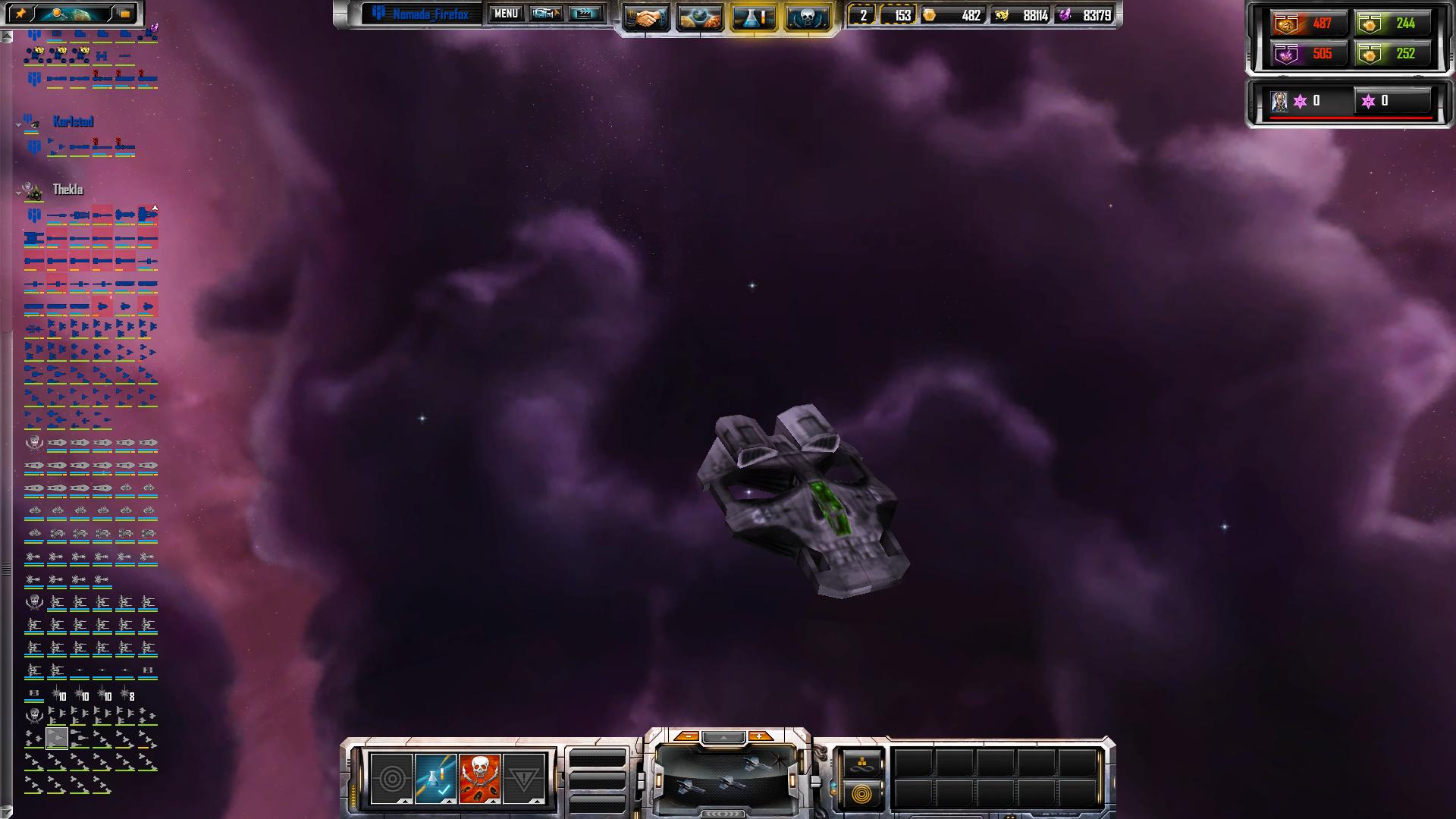Select the Karlstad planet entry

(73, 121)
